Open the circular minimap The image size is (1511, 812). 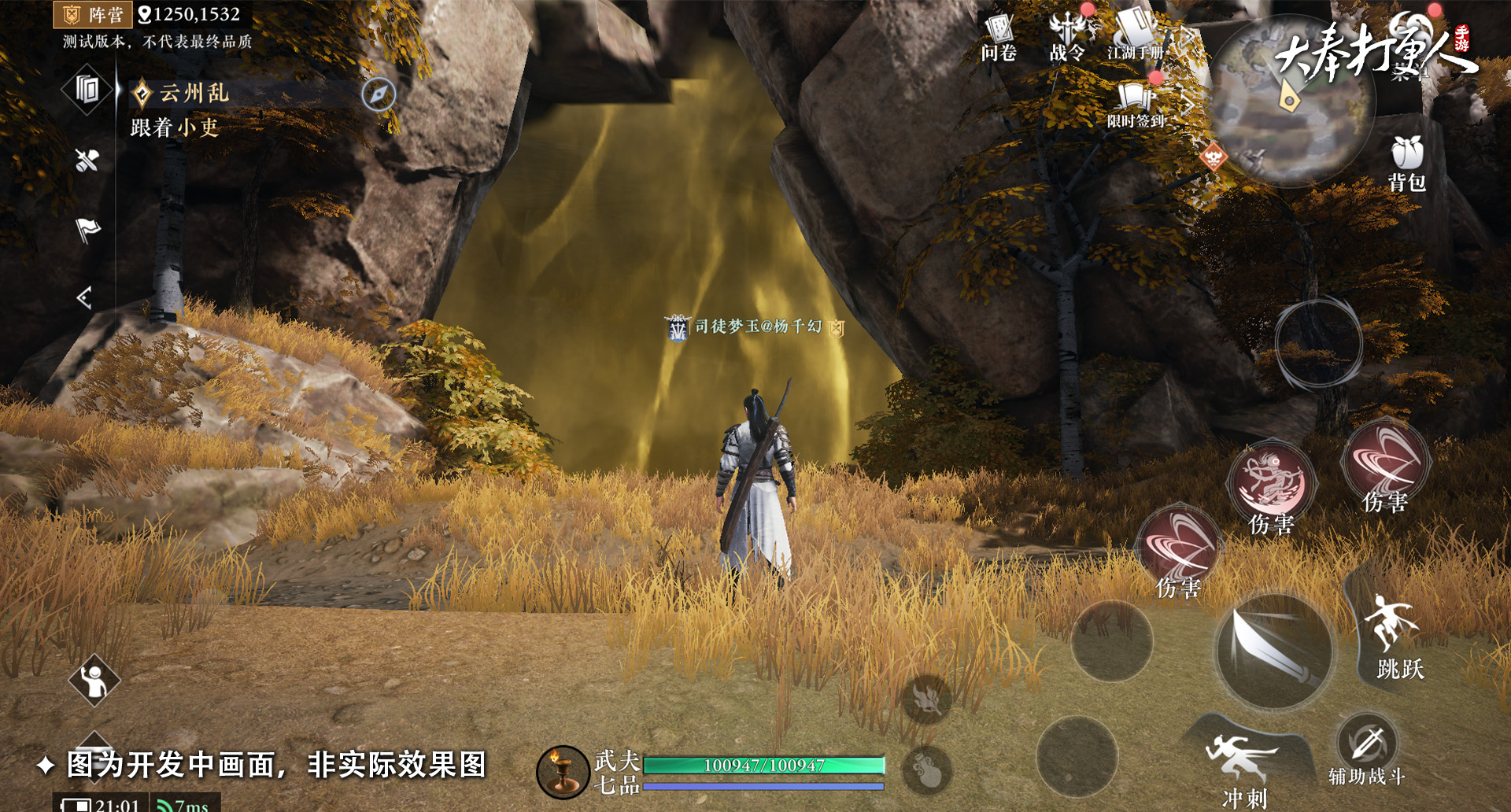[x=1292, y=102]
